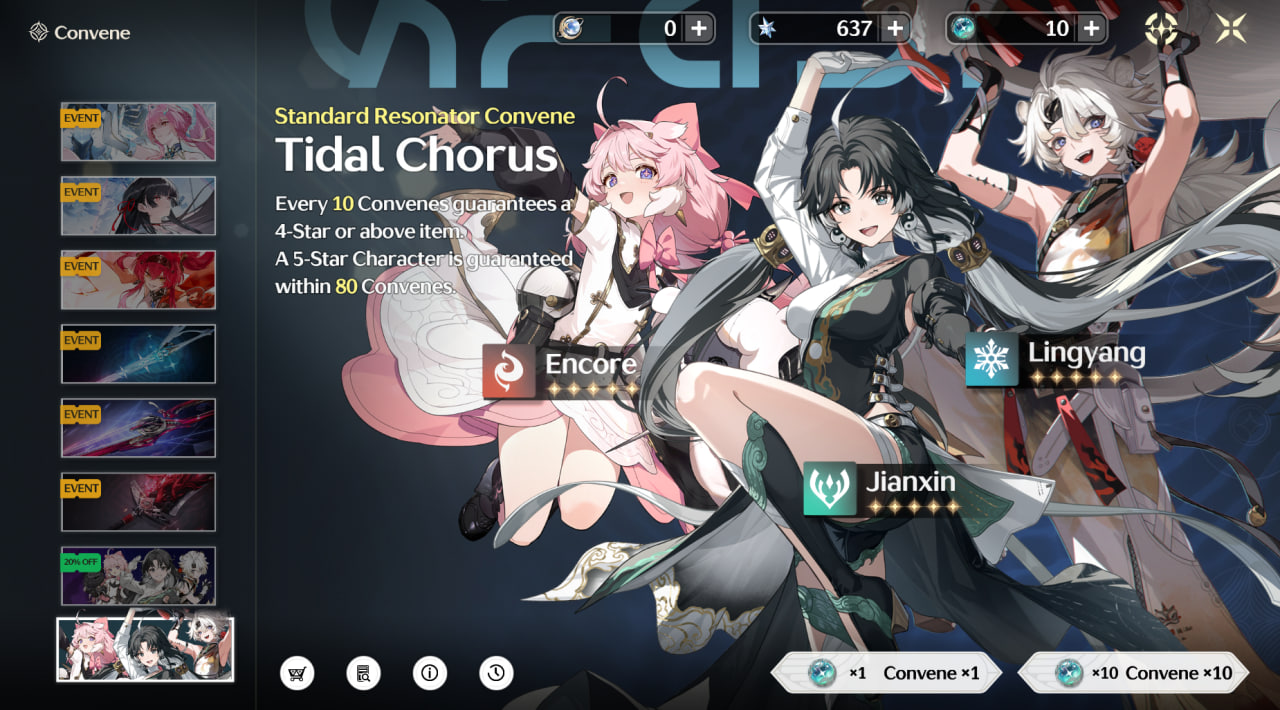Start the Convene ×10 pull
The width and height of the screenshot is (1280, 710).
1134,673
